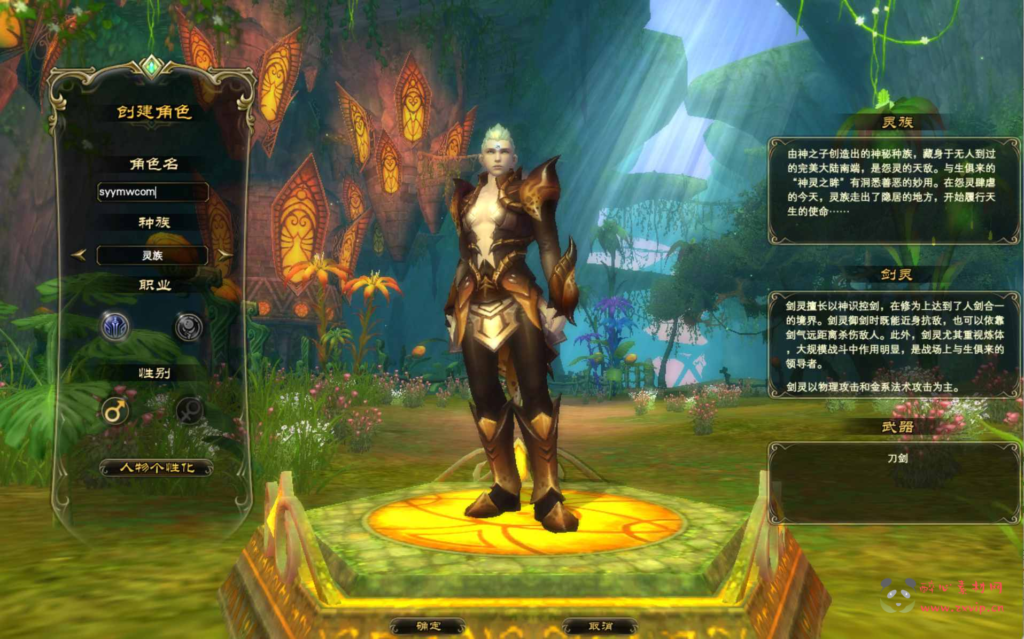Screen dimensions: 1024x639
Task: Click the character name (角色名) input field
Action: tap(152, 192)
